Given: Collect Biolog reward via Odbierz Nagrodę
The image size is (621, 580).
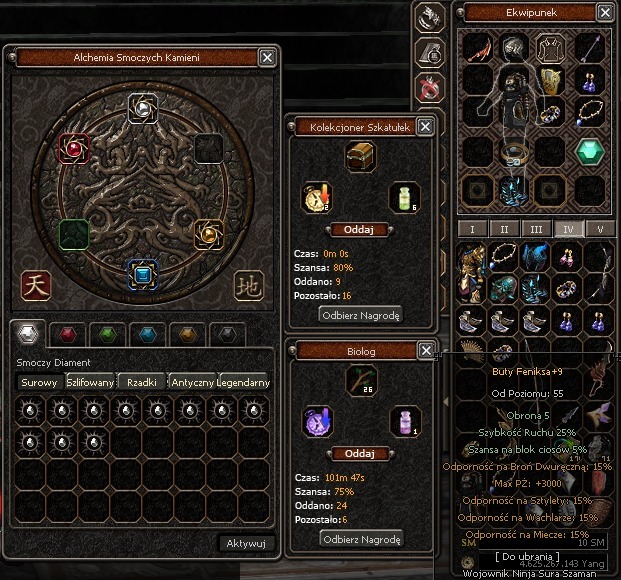Looking at the screenshot, I should click(x=360, y=539).
